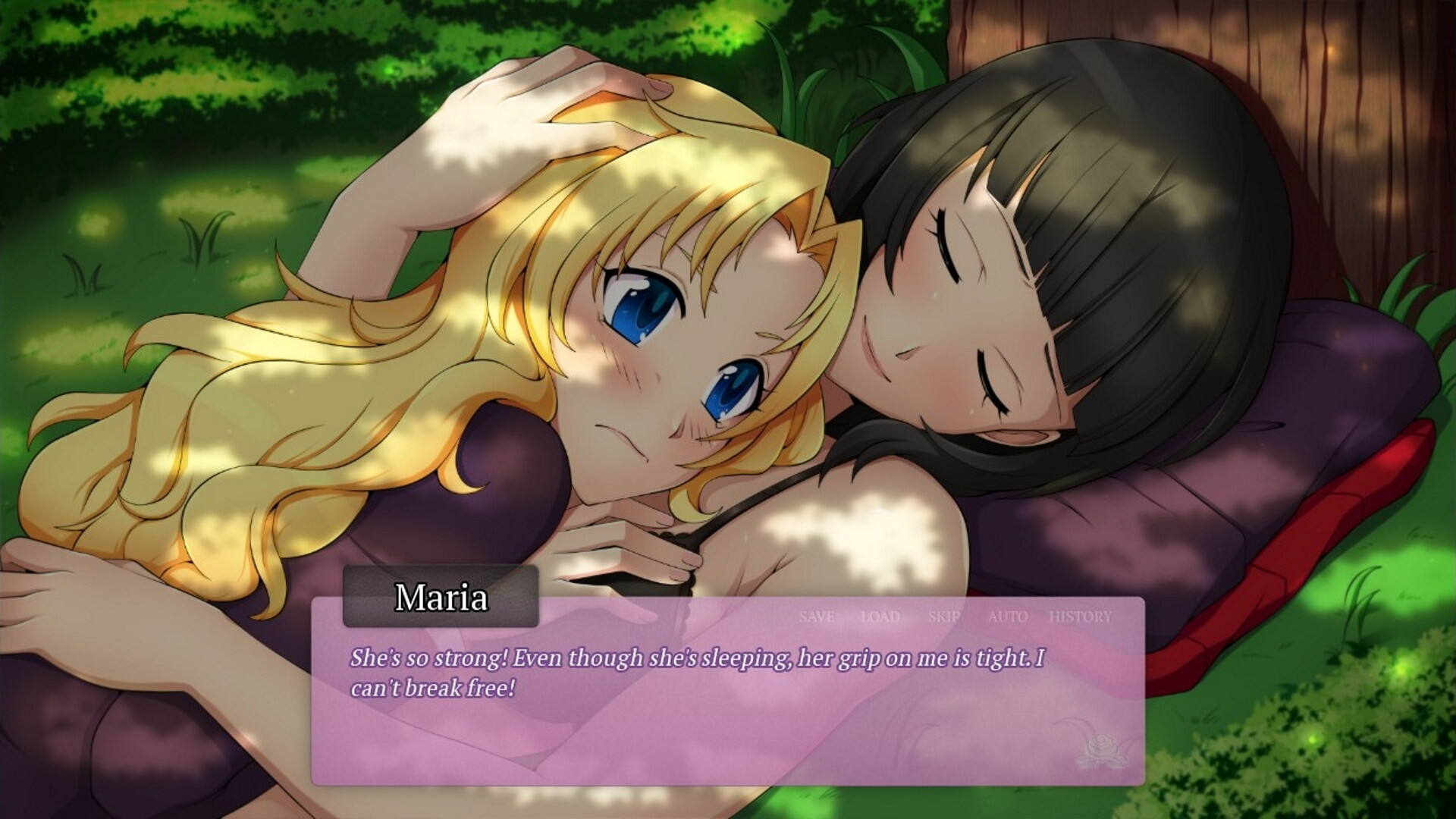Enable SKIP mode to fast-forward dialogue
The height and width of the screenshot is (819, 1456).
click(x=946, y=617)
